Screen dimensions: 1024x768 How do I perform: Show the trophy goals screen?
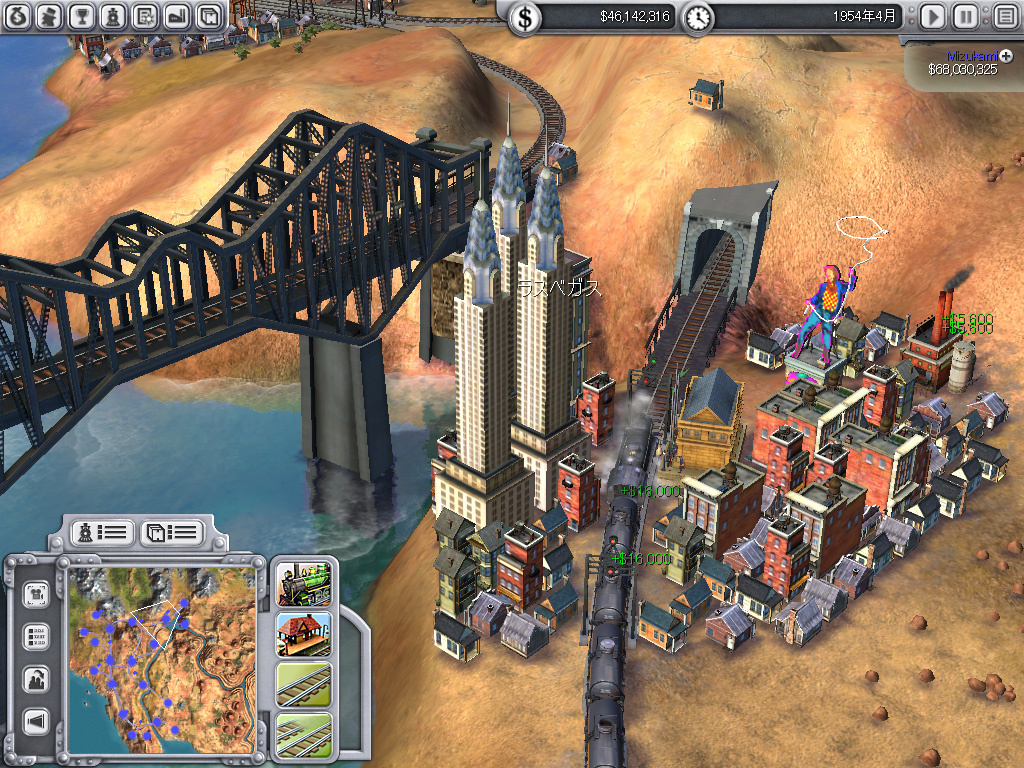tap(82, 16)
